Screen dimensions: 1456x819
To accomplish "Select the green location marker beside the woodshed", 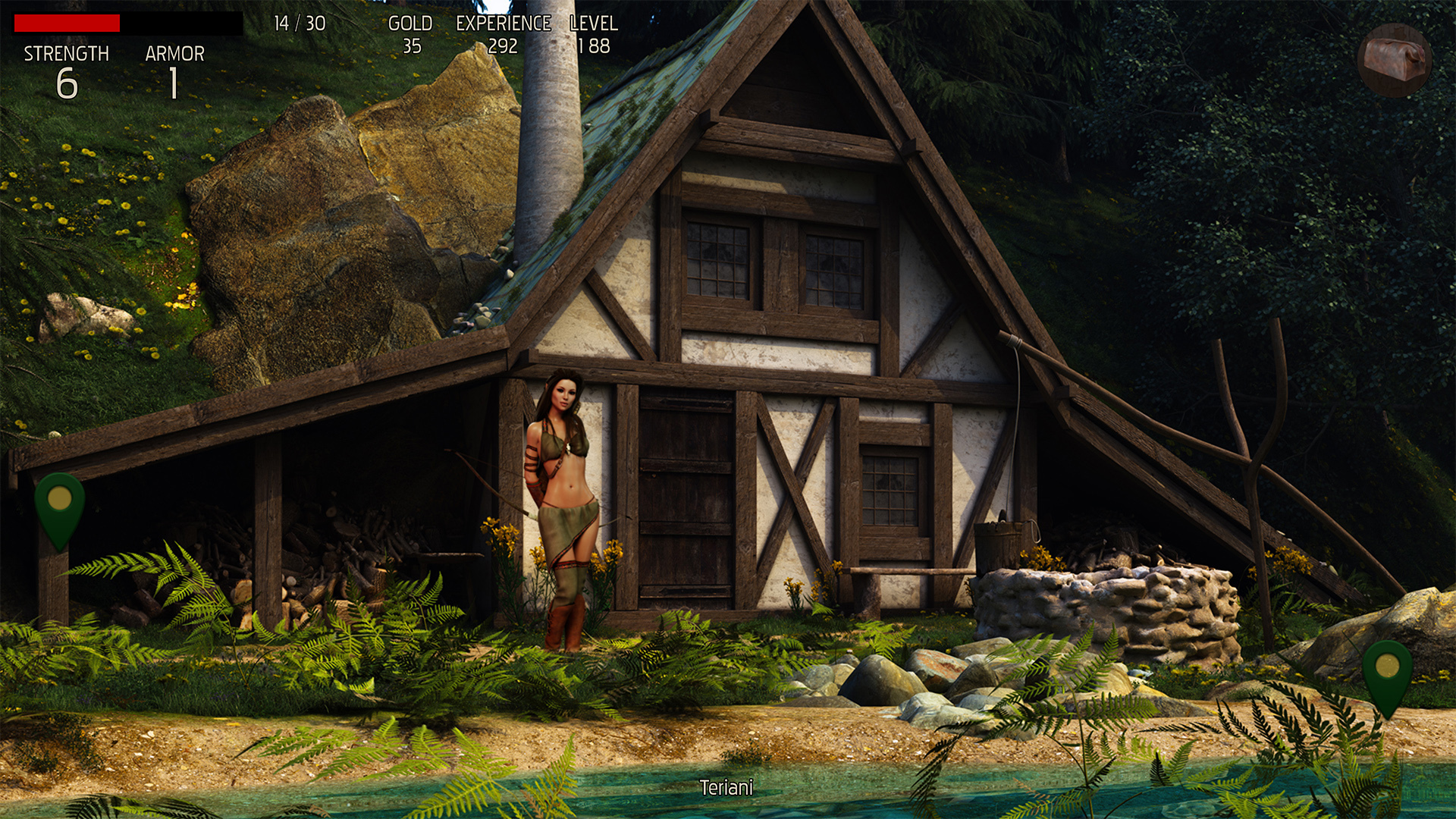I will [x=59, y=504].
